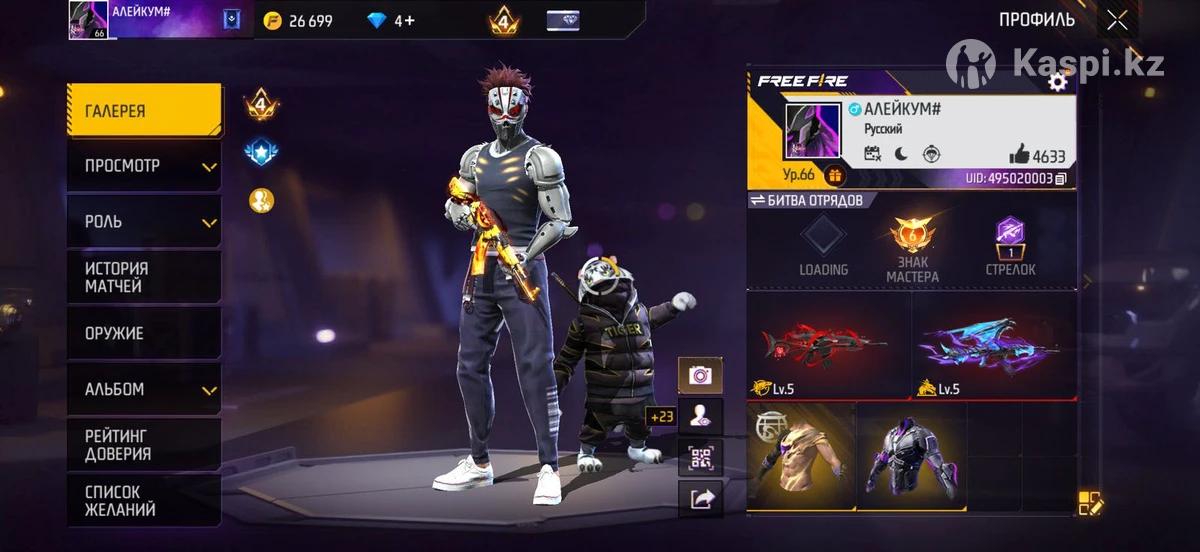
Task: Expand the Просмотр menu entry
Action: click(144, 166)
